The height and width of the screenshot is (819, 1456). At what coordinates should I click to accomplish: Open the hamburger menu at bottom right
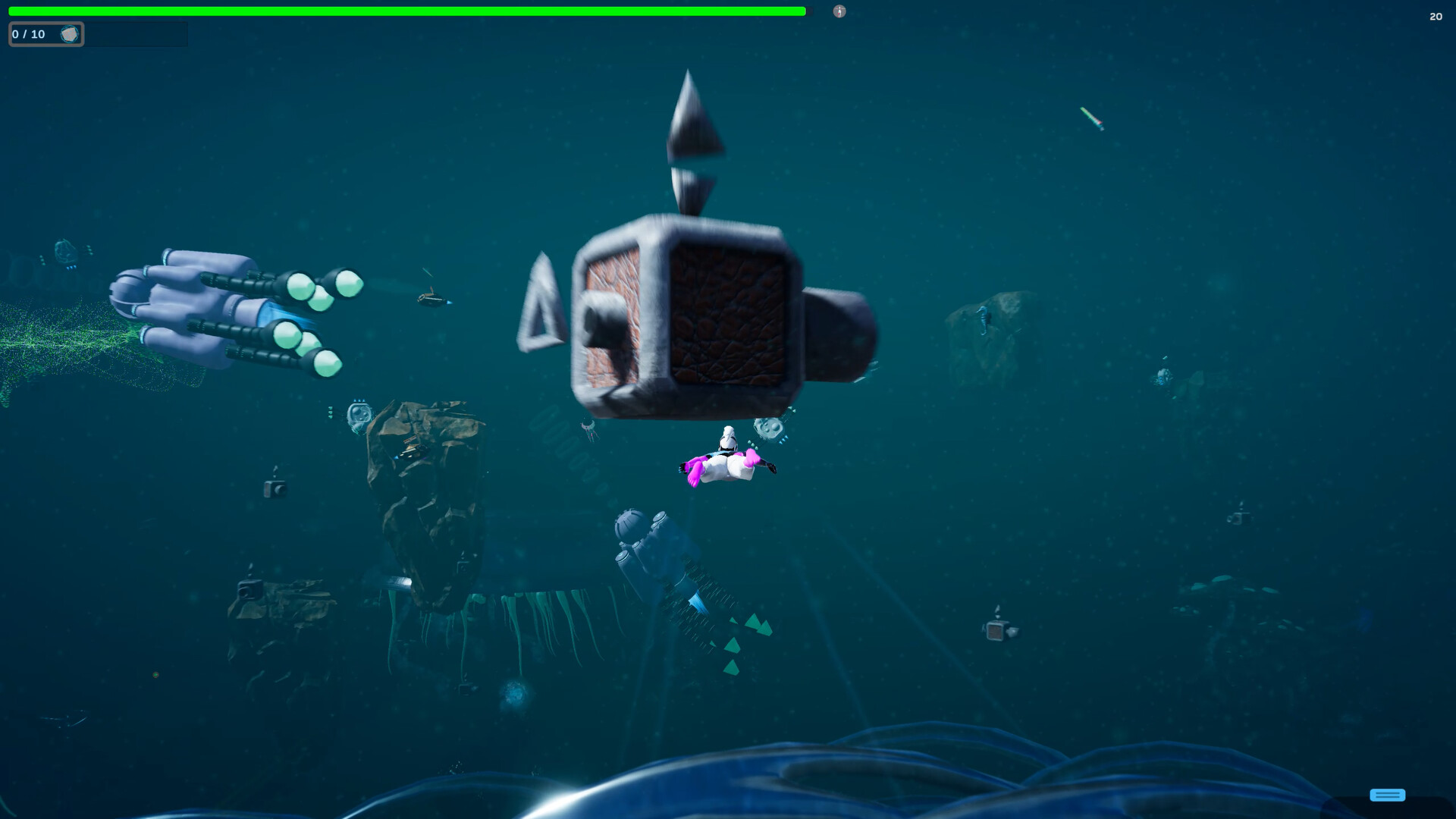pos(1387,794)
